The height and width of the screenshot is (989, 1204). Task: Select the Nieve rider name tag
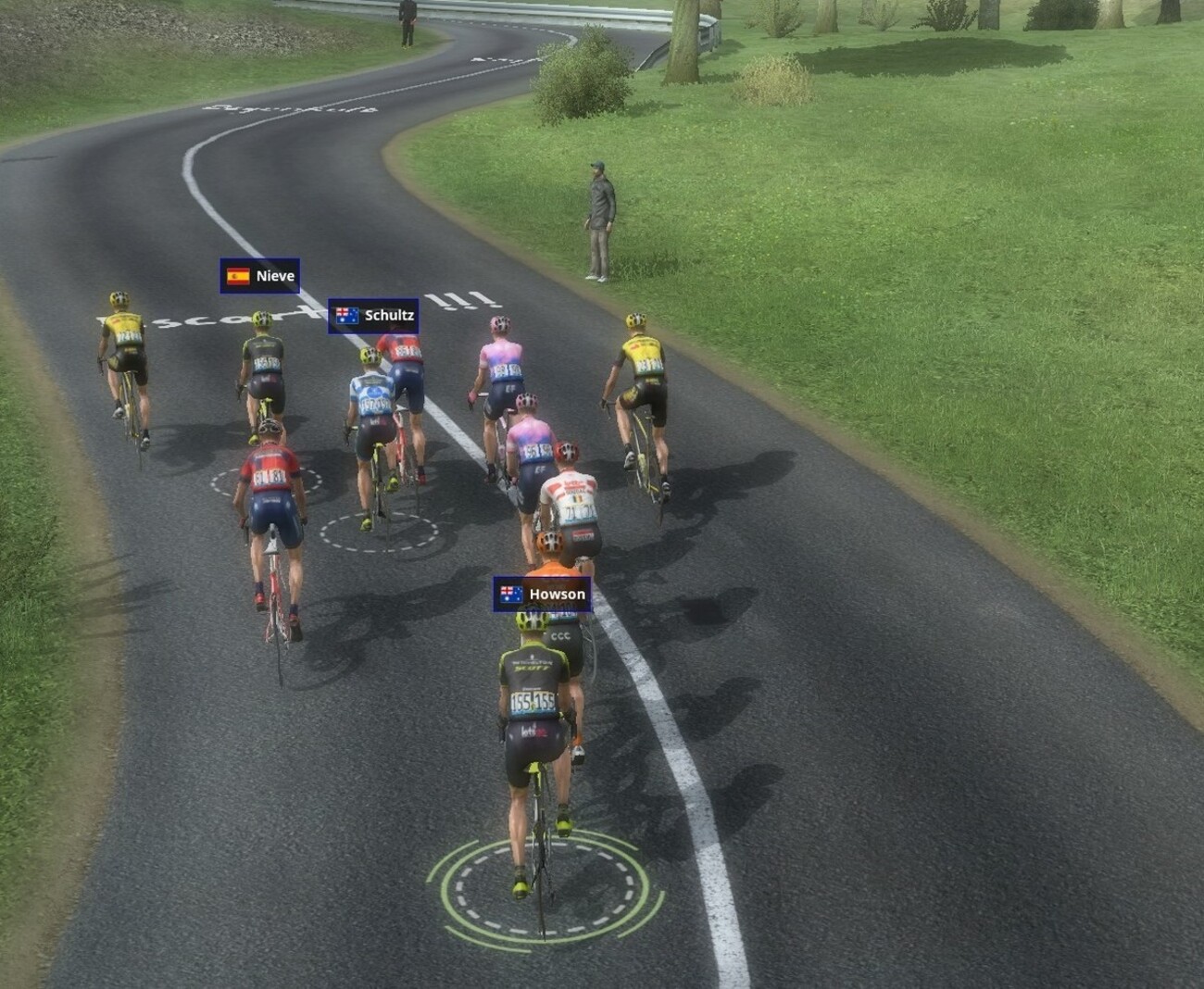[x=259, y=276]
